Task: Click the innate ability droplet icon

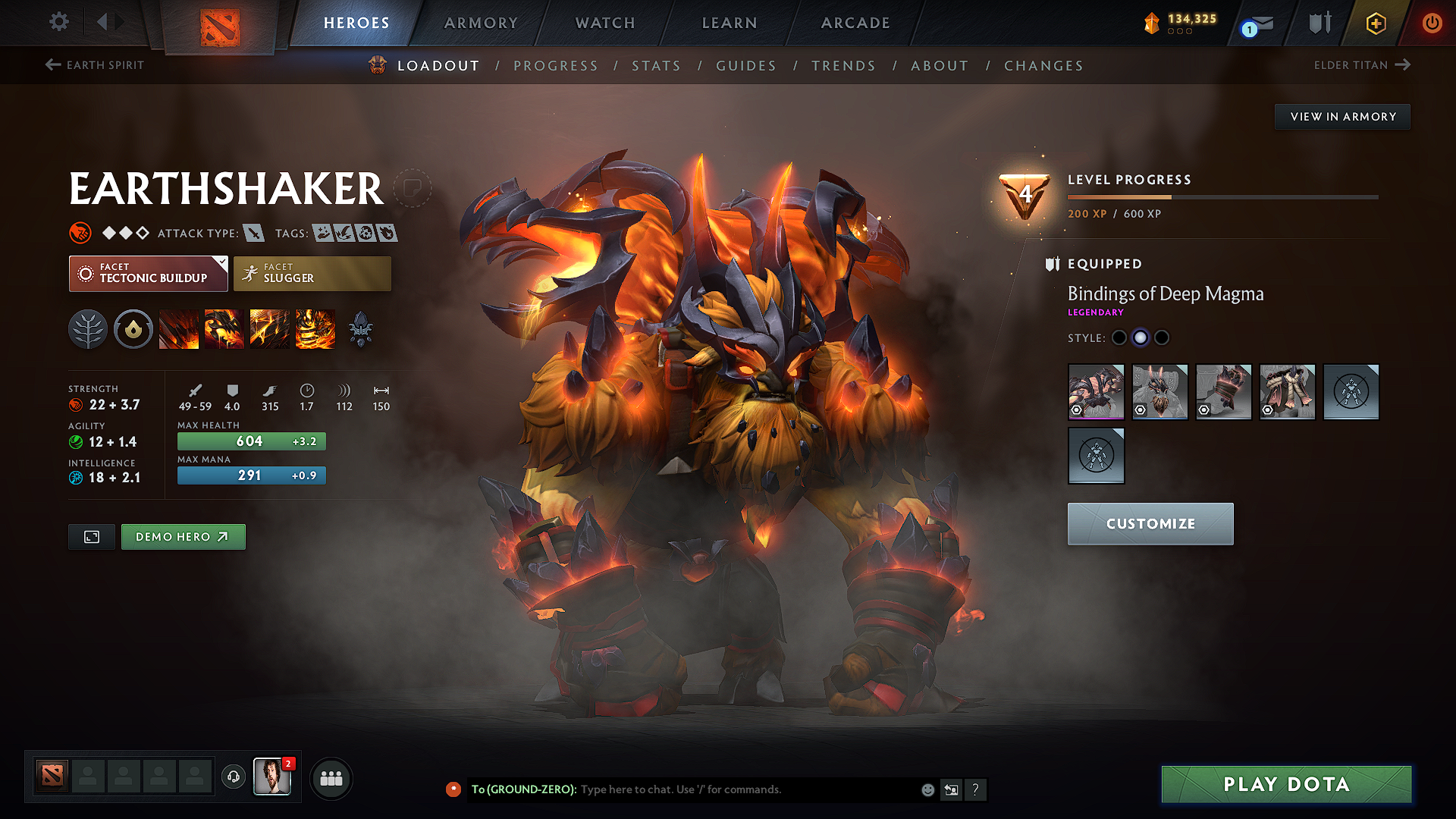Action: click(x=133, y=328)
